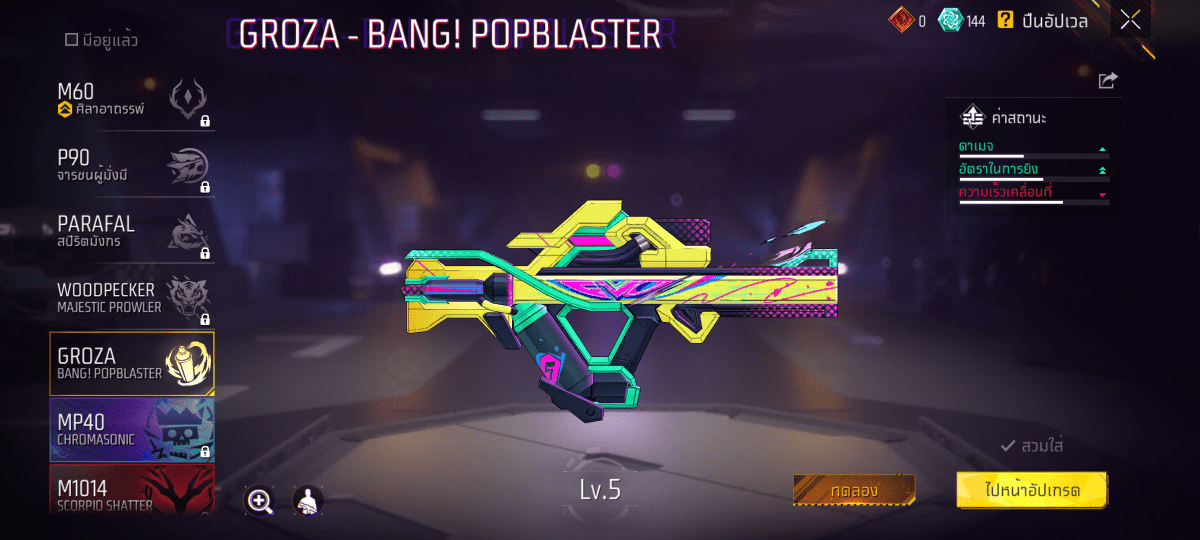Viewport: 1200px width, 540px height.
Task: Choose the P90 skin from the list
Action: pos(132,166)
